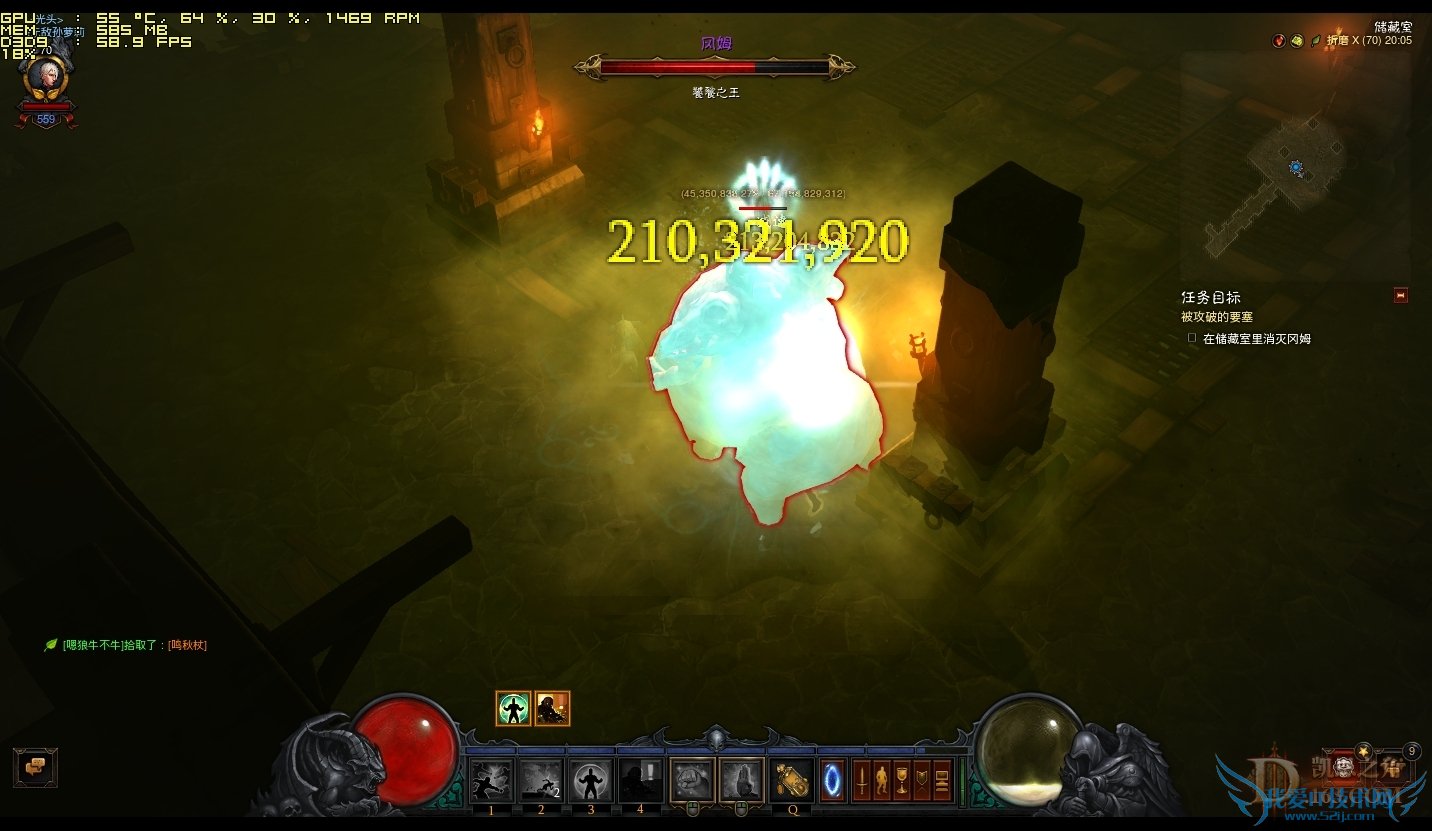Open the goblet achievements button
This screenshot has width=1432, height=831.
click(x=901, y=780)
